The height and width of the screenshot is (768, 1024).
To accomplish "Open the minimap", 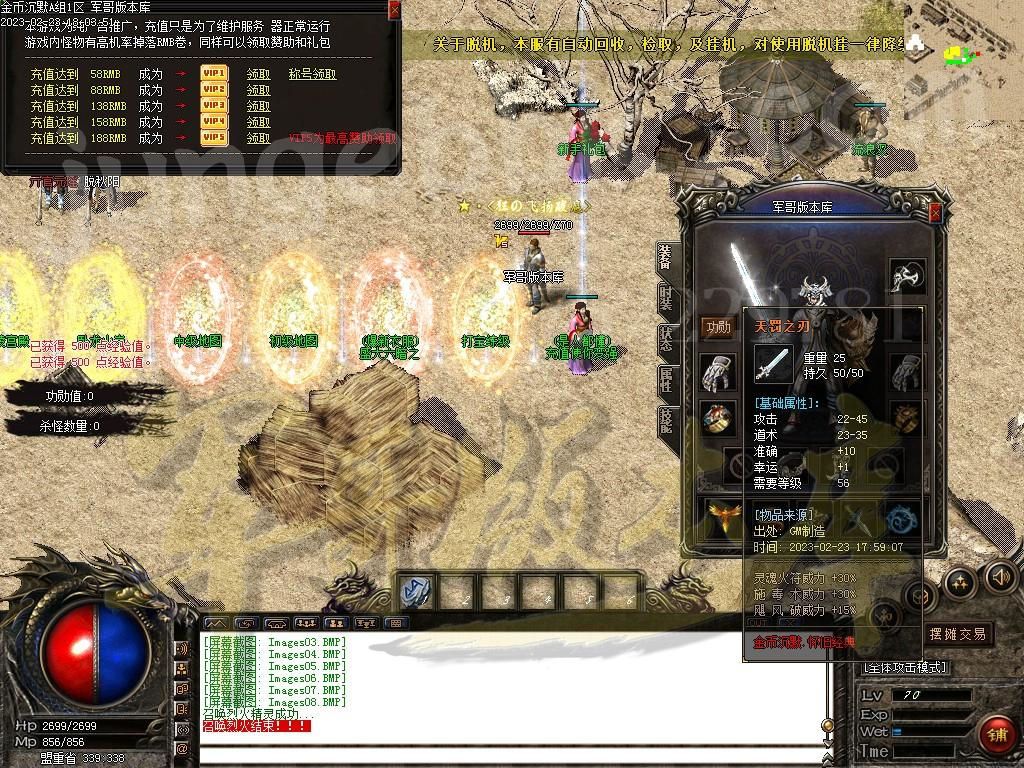I will pyautogui.click(x=962, y=55).
